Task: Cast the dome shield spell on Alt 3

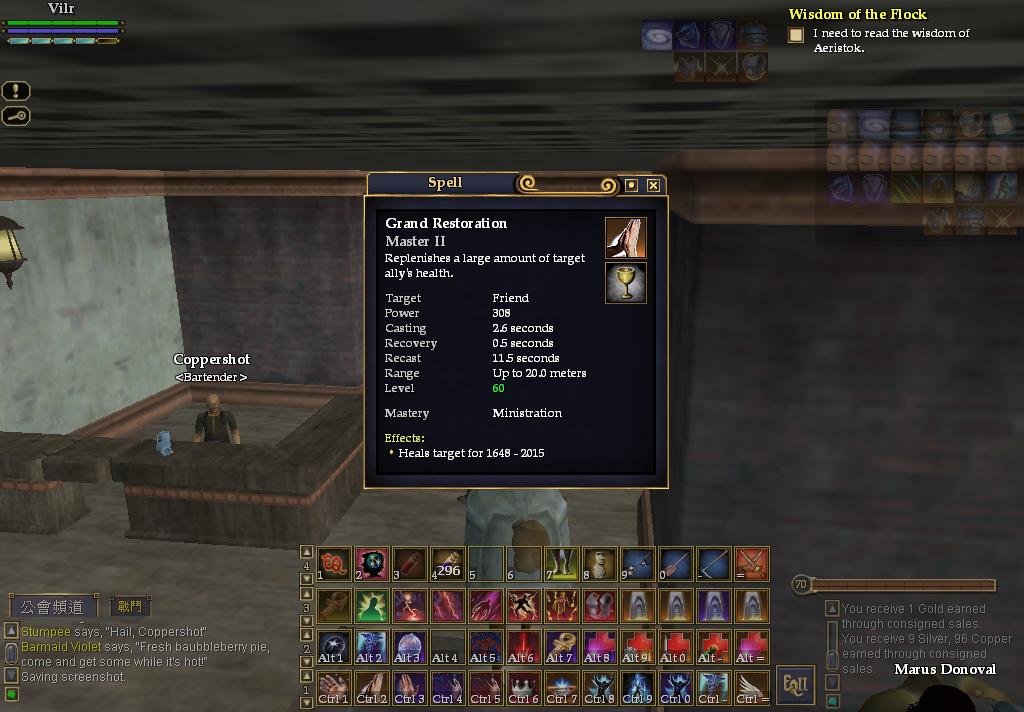Action: coord(409,646)
